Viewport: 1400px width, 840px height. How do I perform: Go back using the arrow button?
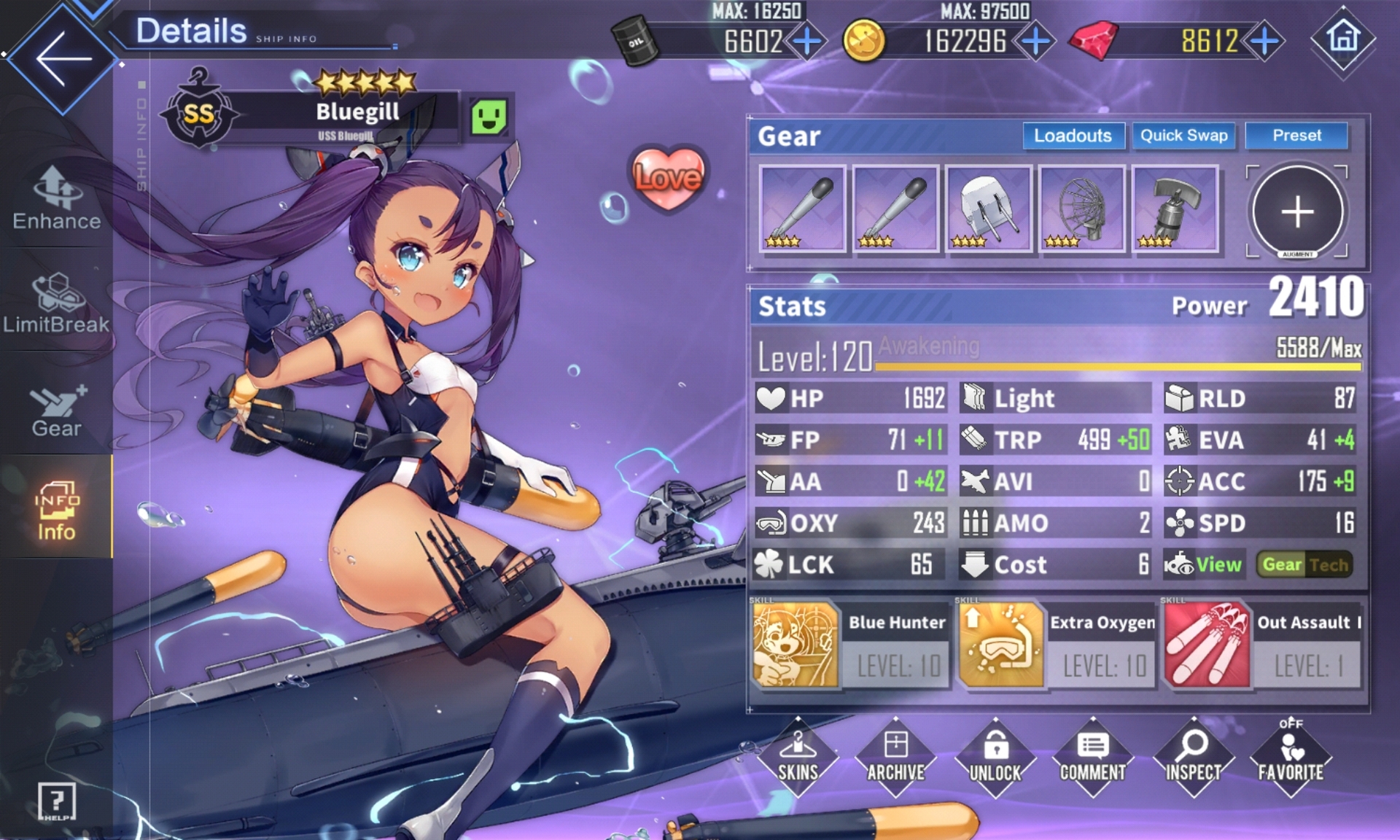pos(62,58)
